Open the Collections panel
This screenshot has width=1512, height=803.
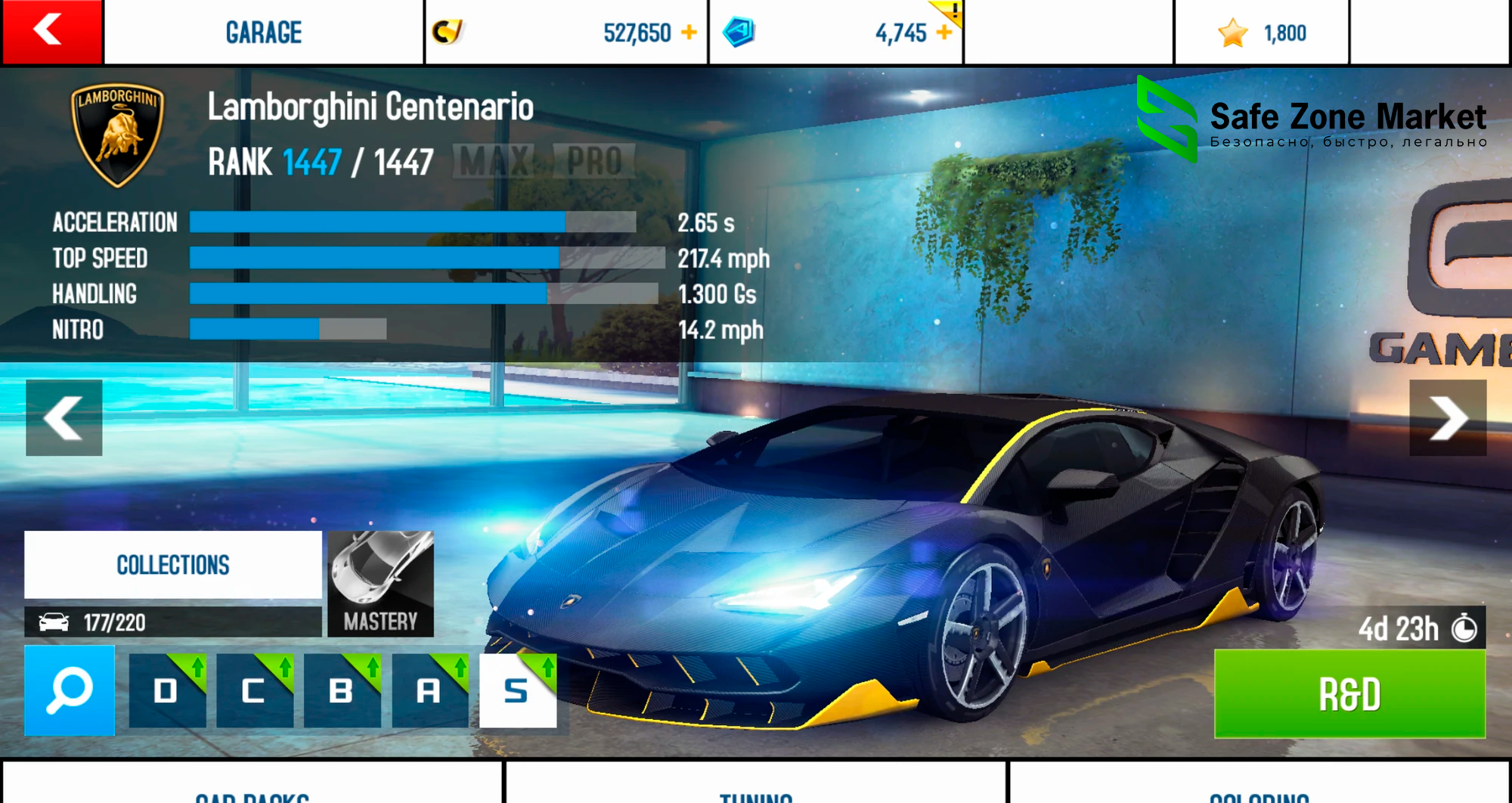point(173,565)
